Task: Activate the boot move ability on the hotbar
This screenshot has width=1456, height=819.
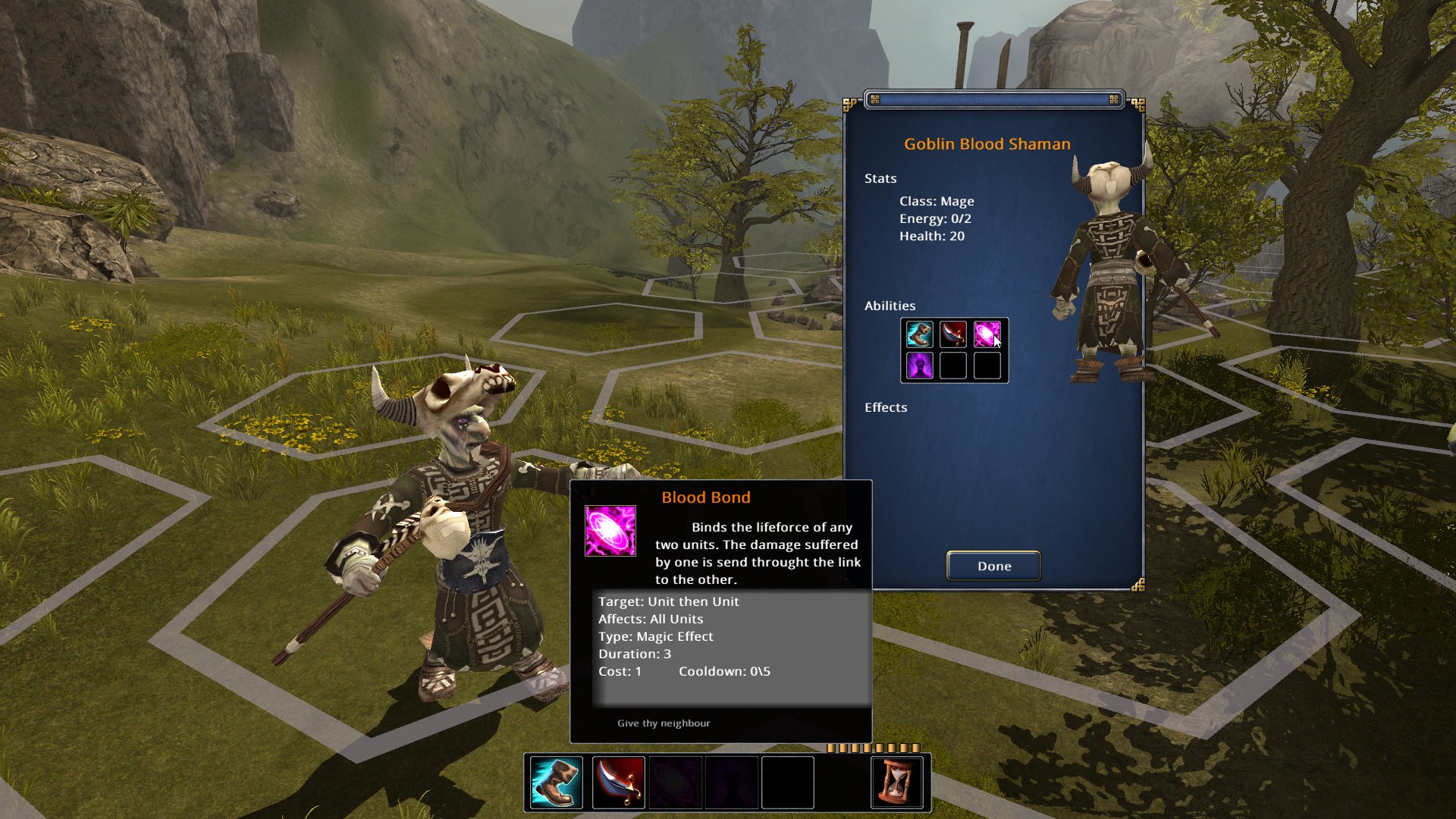Action: [x=556, y=782]
